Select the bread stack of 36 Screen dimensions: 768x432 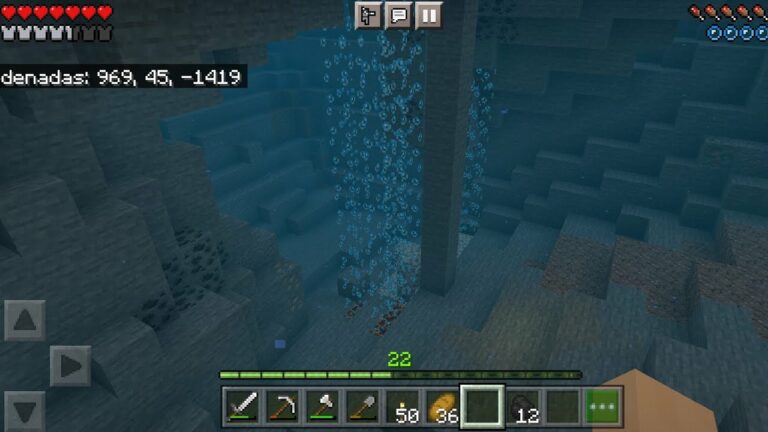[x=441, y=407]
